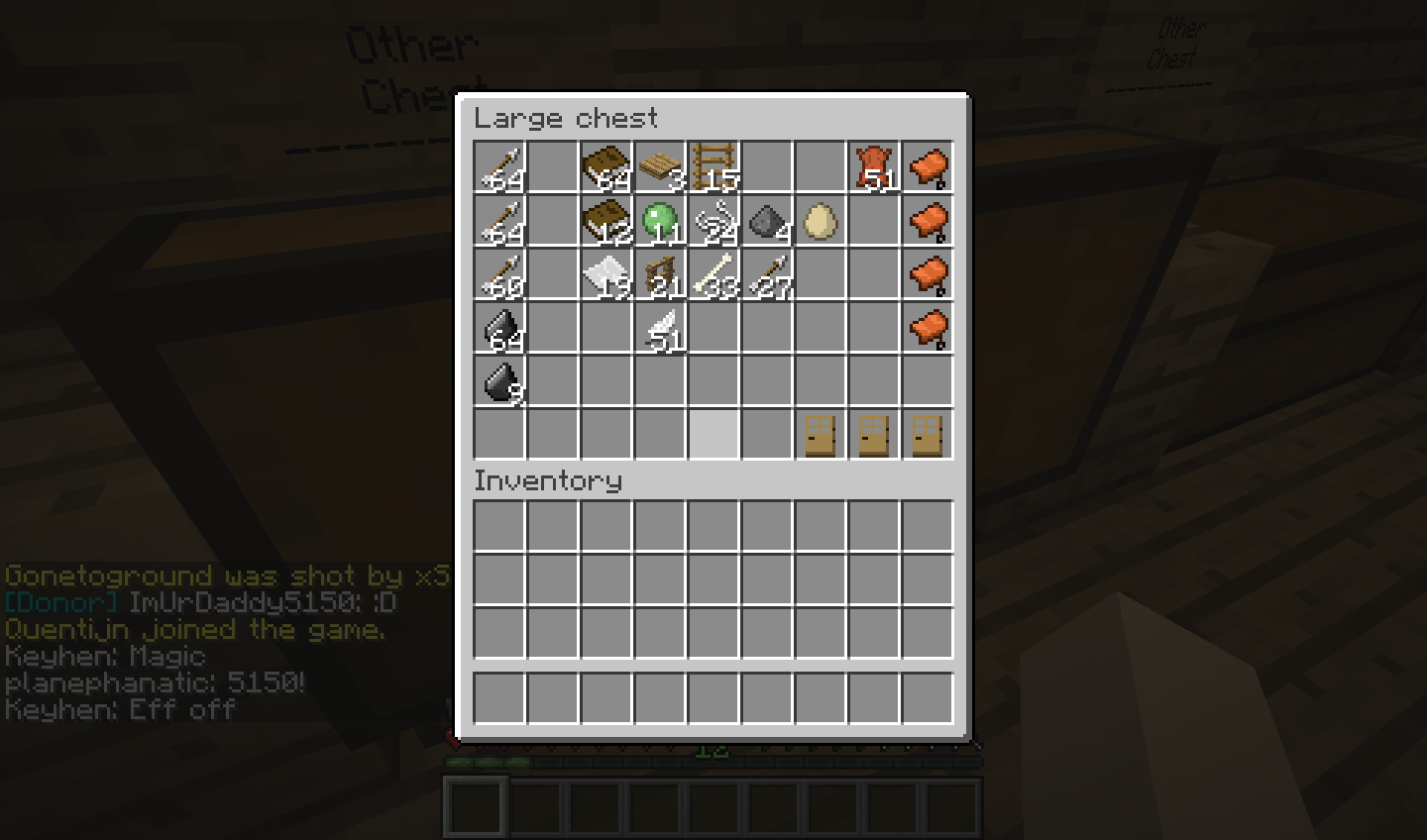
Task: Select the green slimeball stack
Action: coord(660,221)
